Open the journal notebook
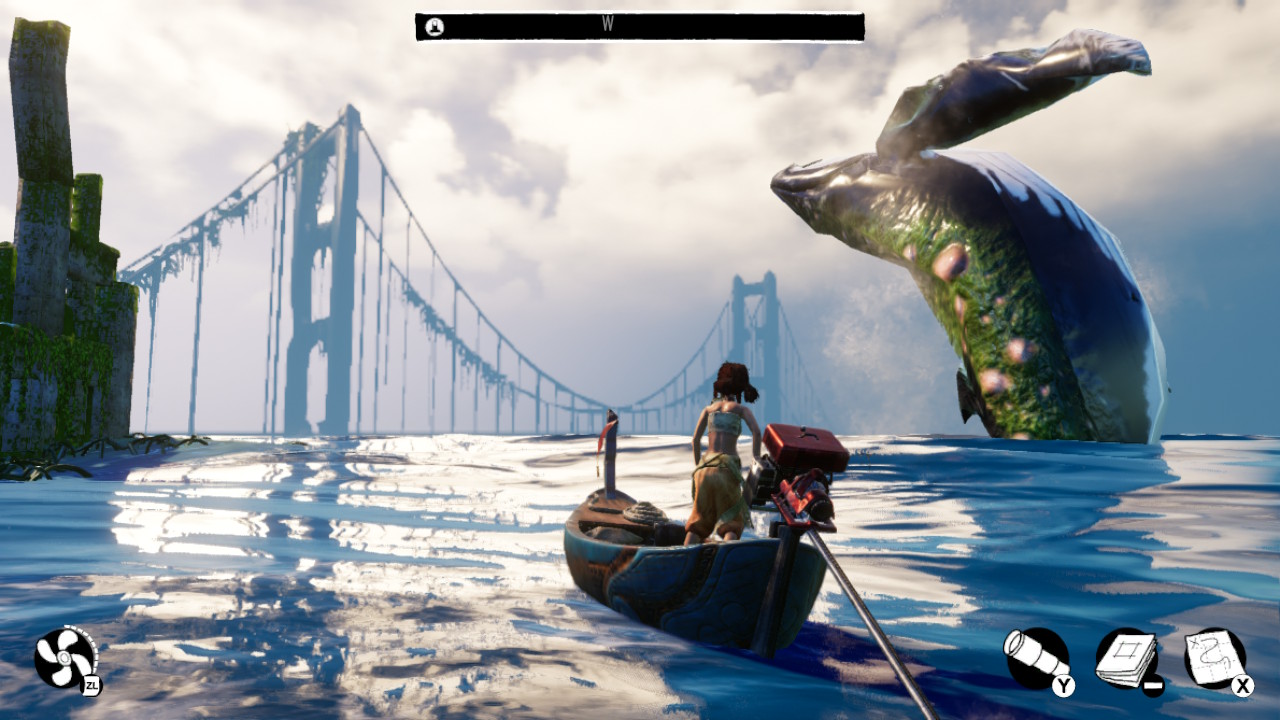The width and height of the screenshot is (1280, 720). point(1126,658)
